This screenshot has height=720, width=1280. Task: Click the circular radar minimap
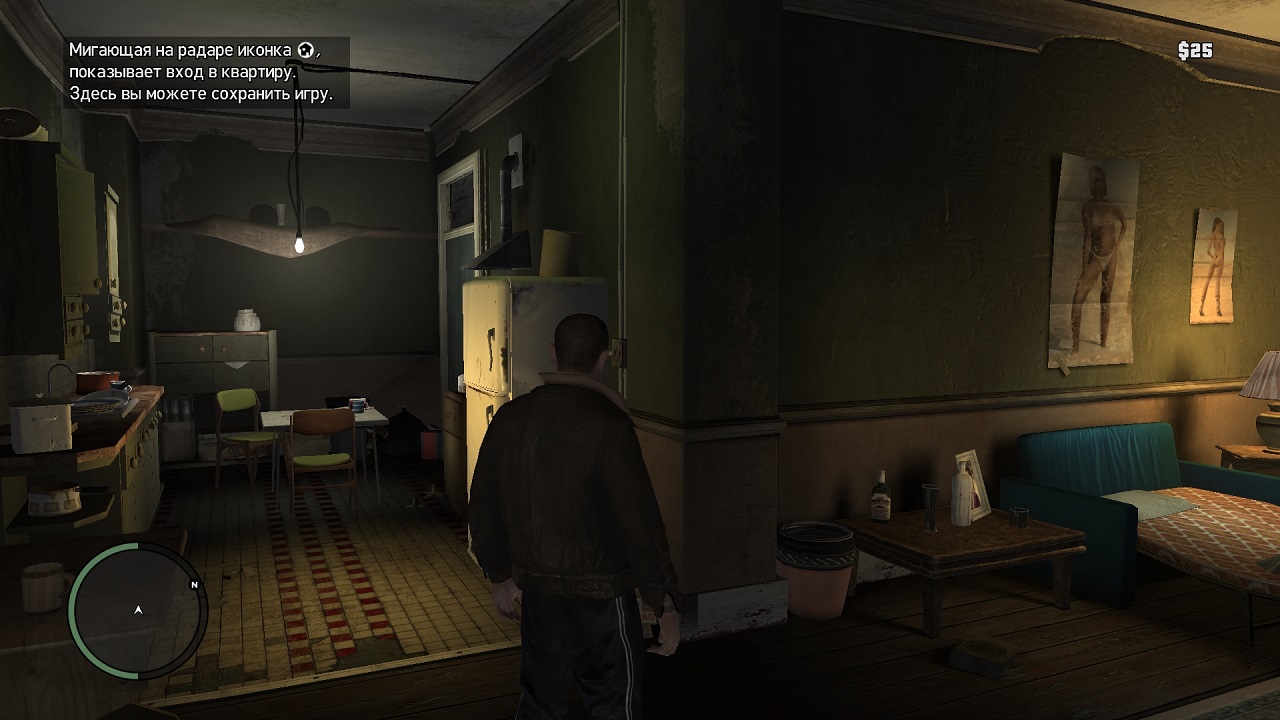(138, 610)
